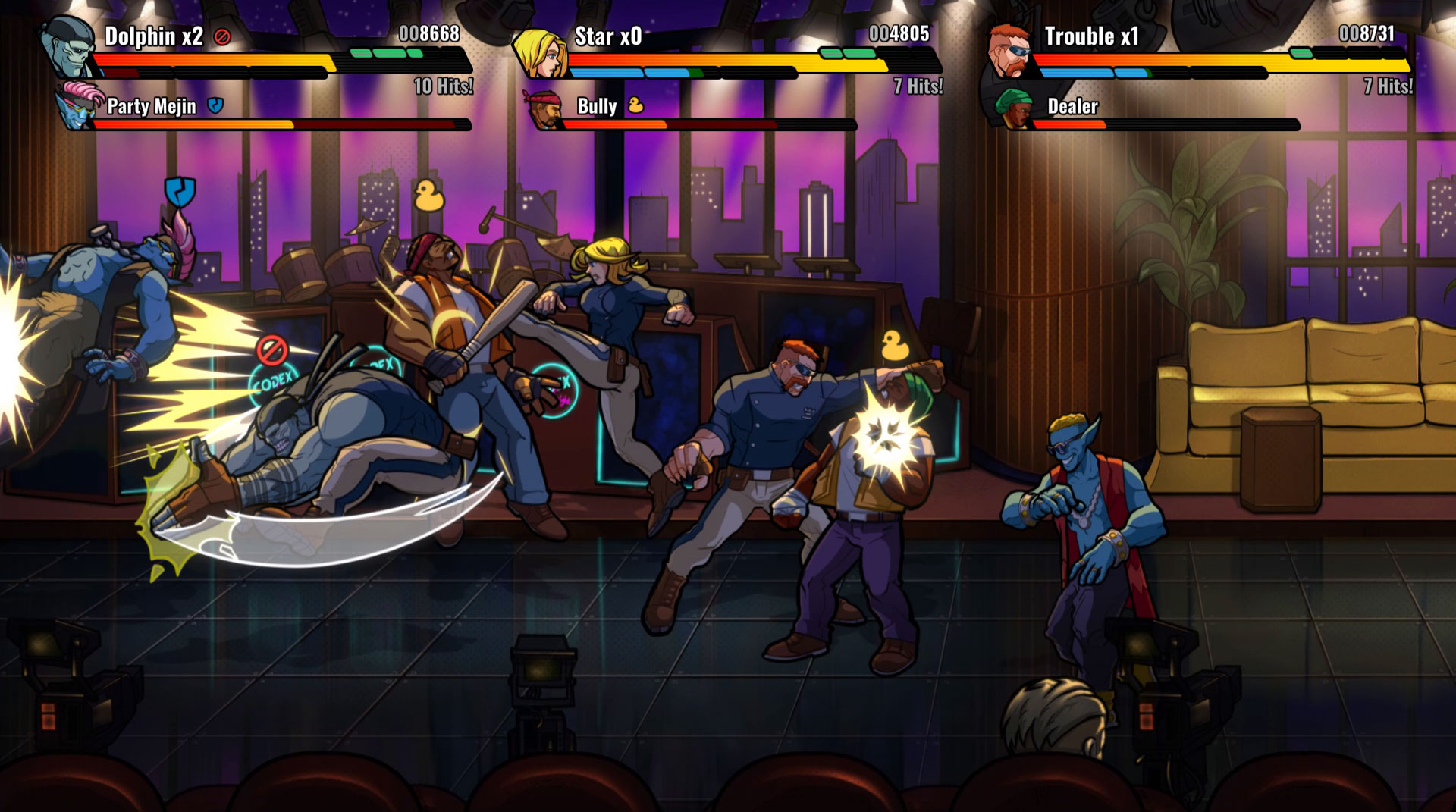
Task: Click the 10 Hits! combo counter
Action: [442, 86]
